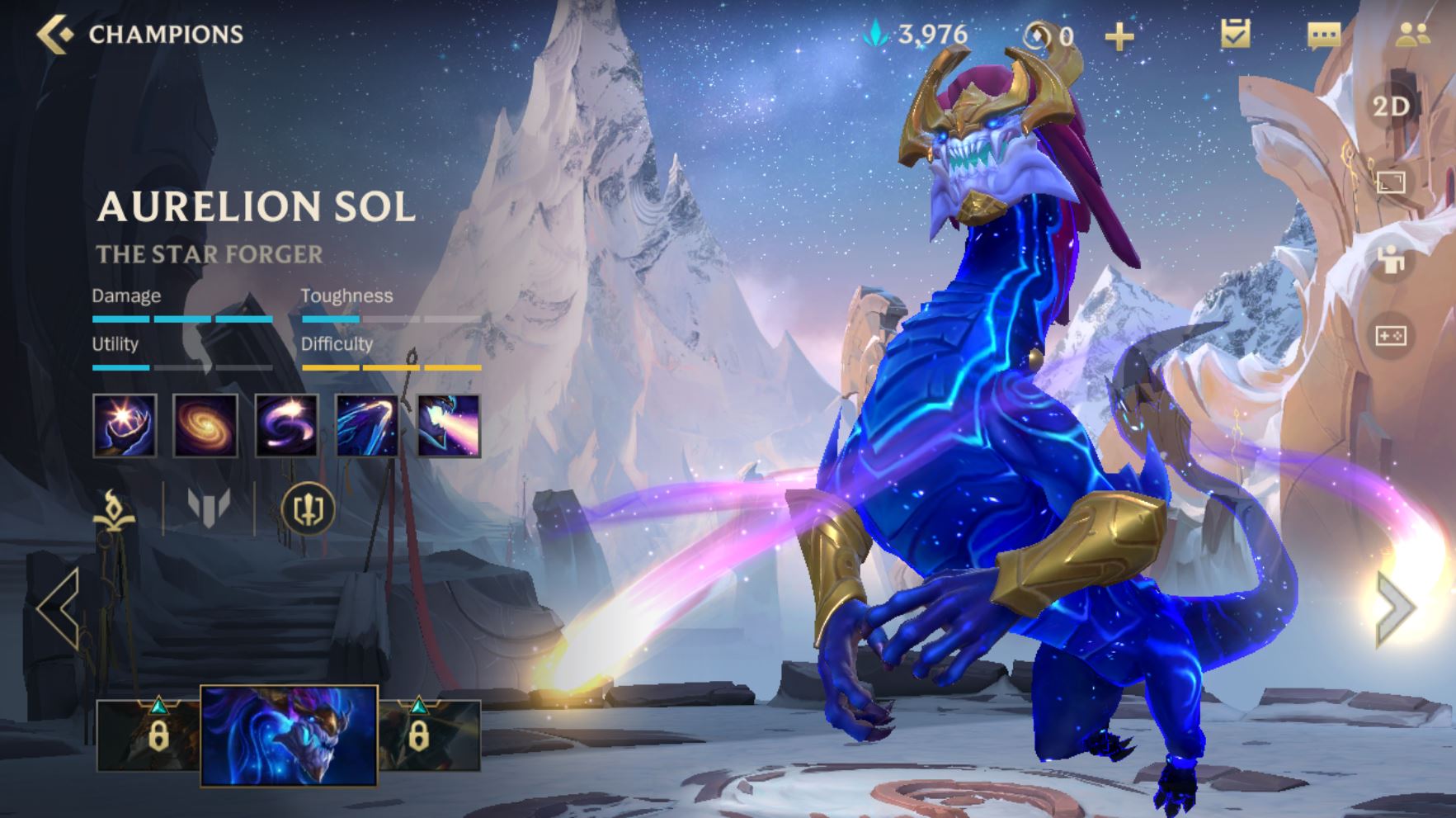Select the default Aurelion Sol skin thumbnail
This screenshot has height=818, width=1456.
click(x=289, y=735)
